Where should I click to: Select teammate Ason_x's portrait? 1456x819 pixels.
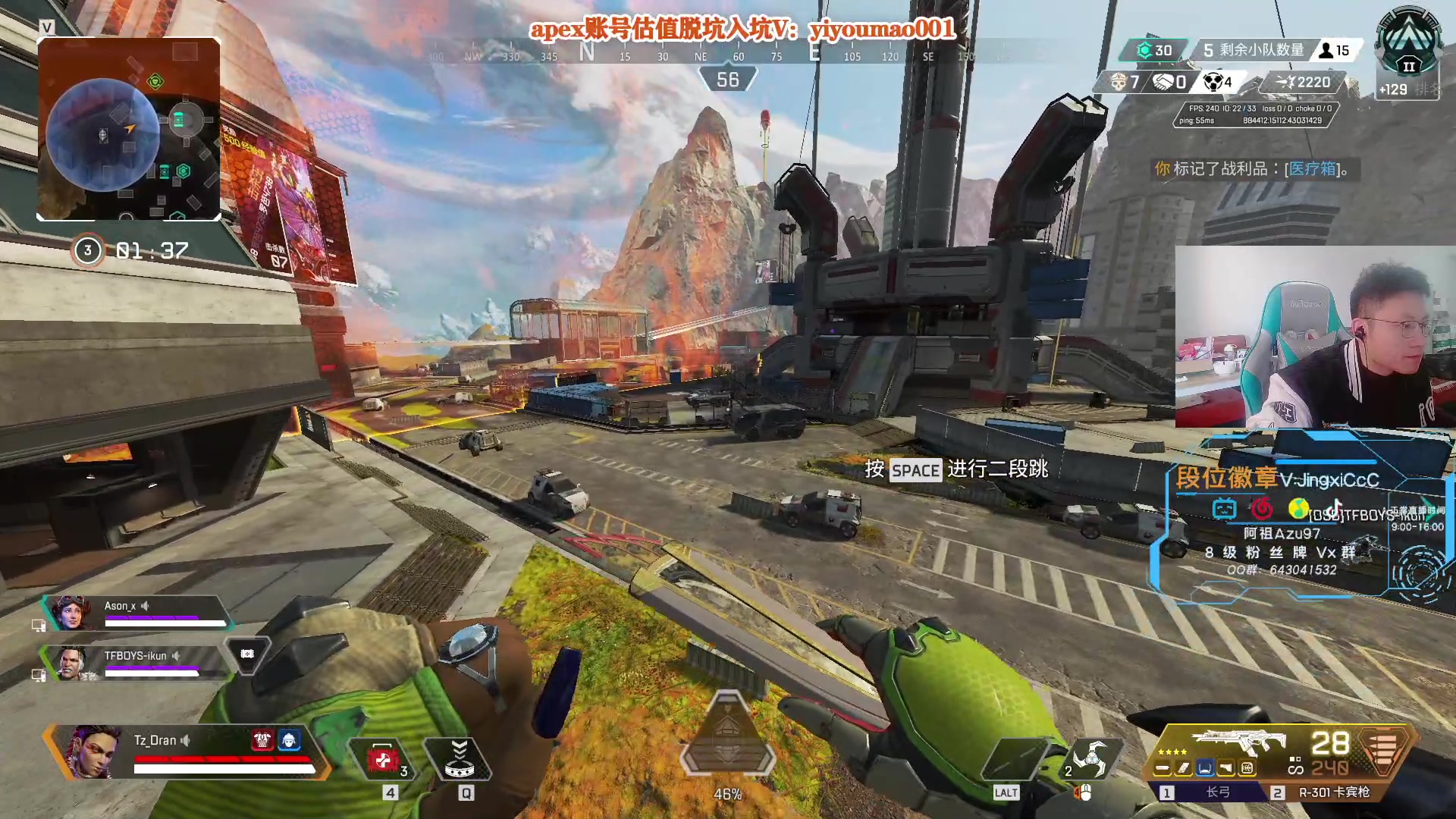(x=70, y=613)
